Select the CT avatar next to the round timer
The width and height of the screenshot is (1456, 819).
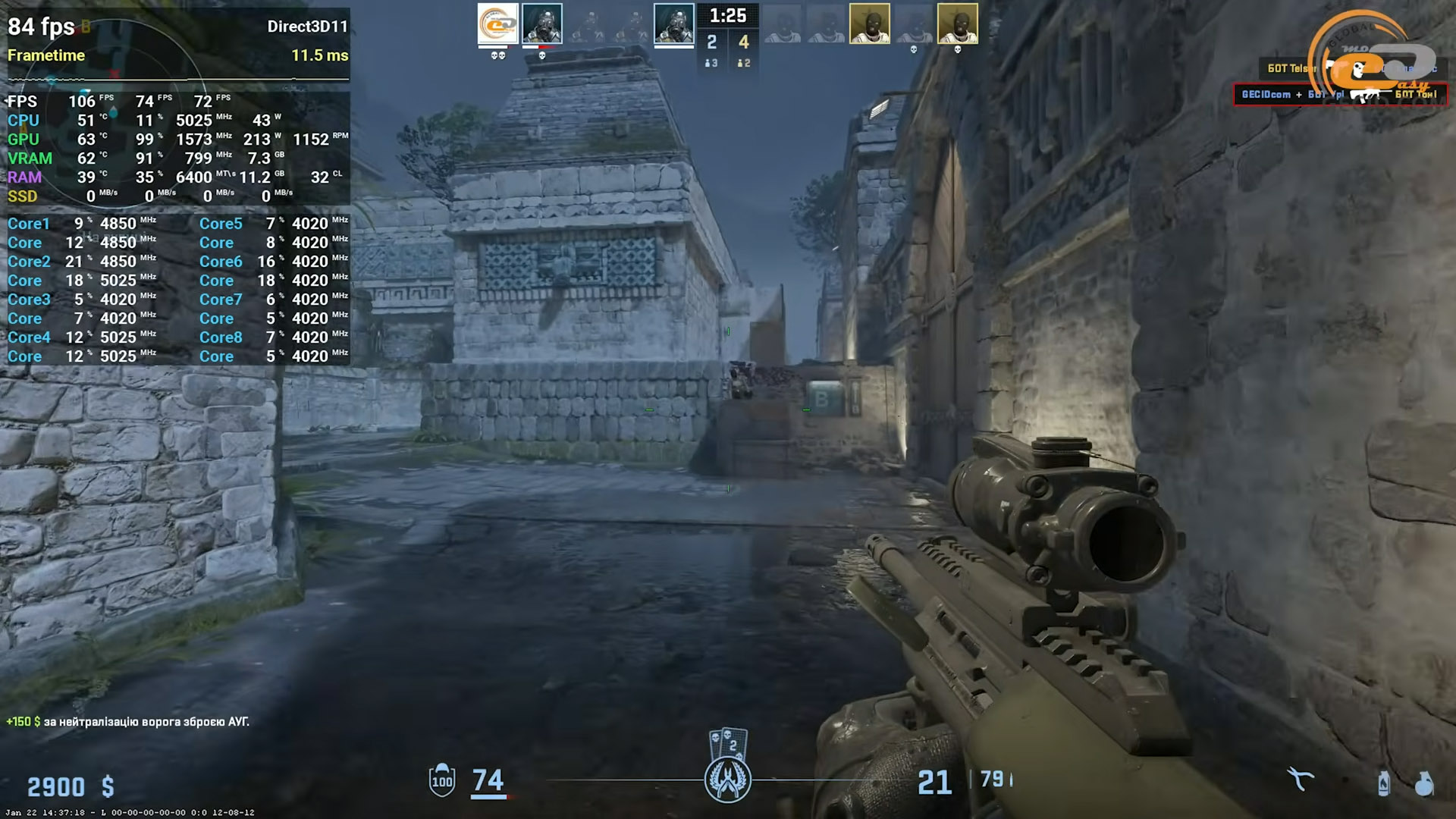point(673,24)
